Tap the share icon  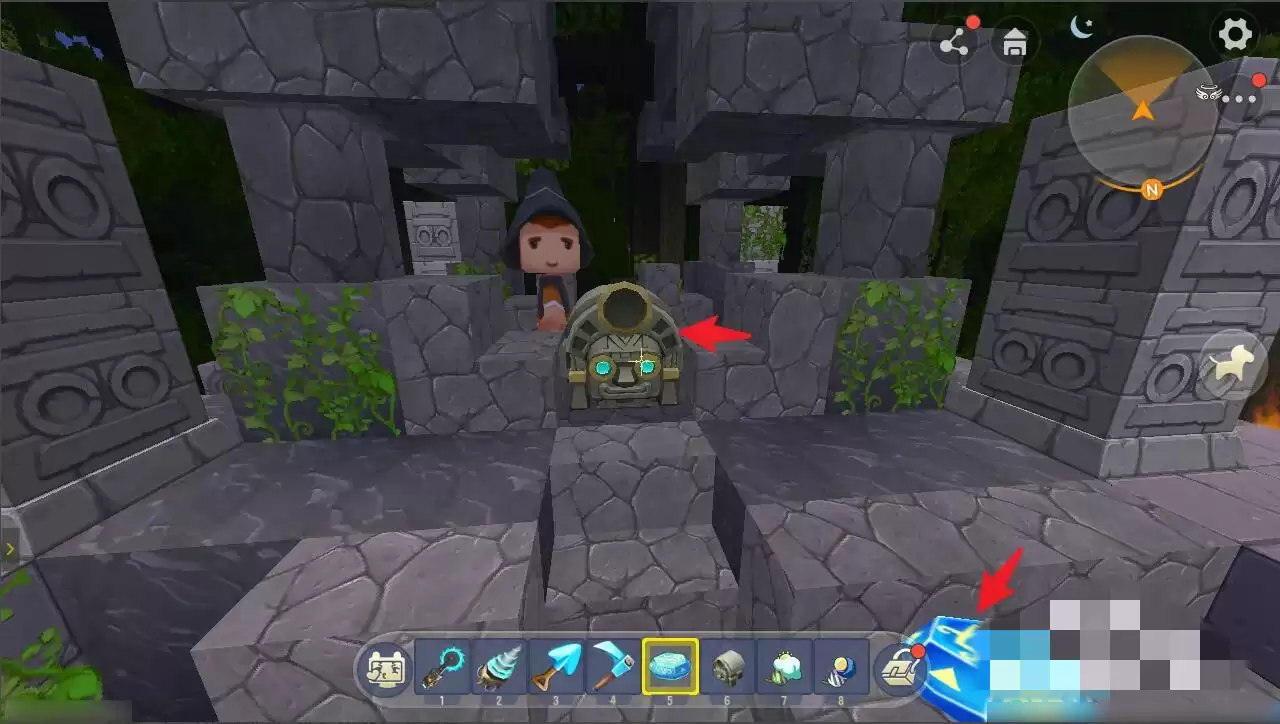click(x=953, y=44)
